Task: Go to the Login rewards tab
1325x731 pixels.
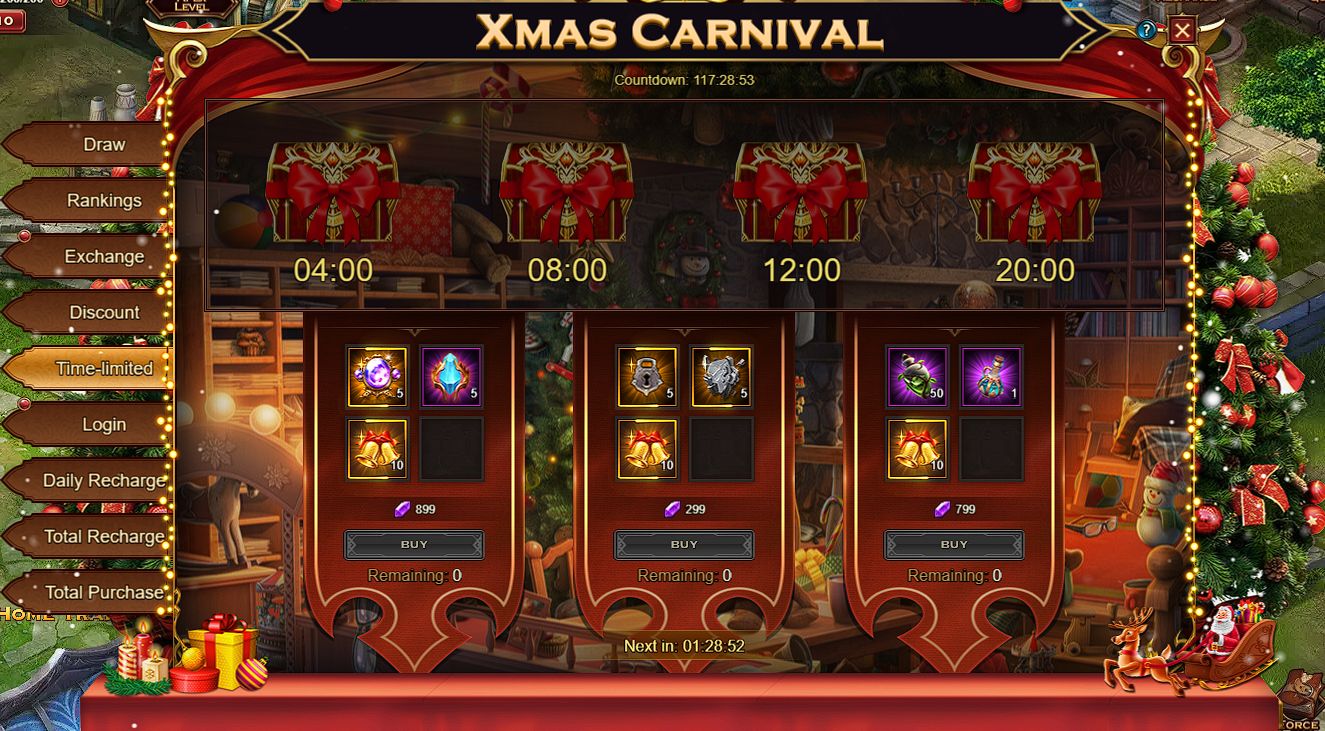Action: 103,425
